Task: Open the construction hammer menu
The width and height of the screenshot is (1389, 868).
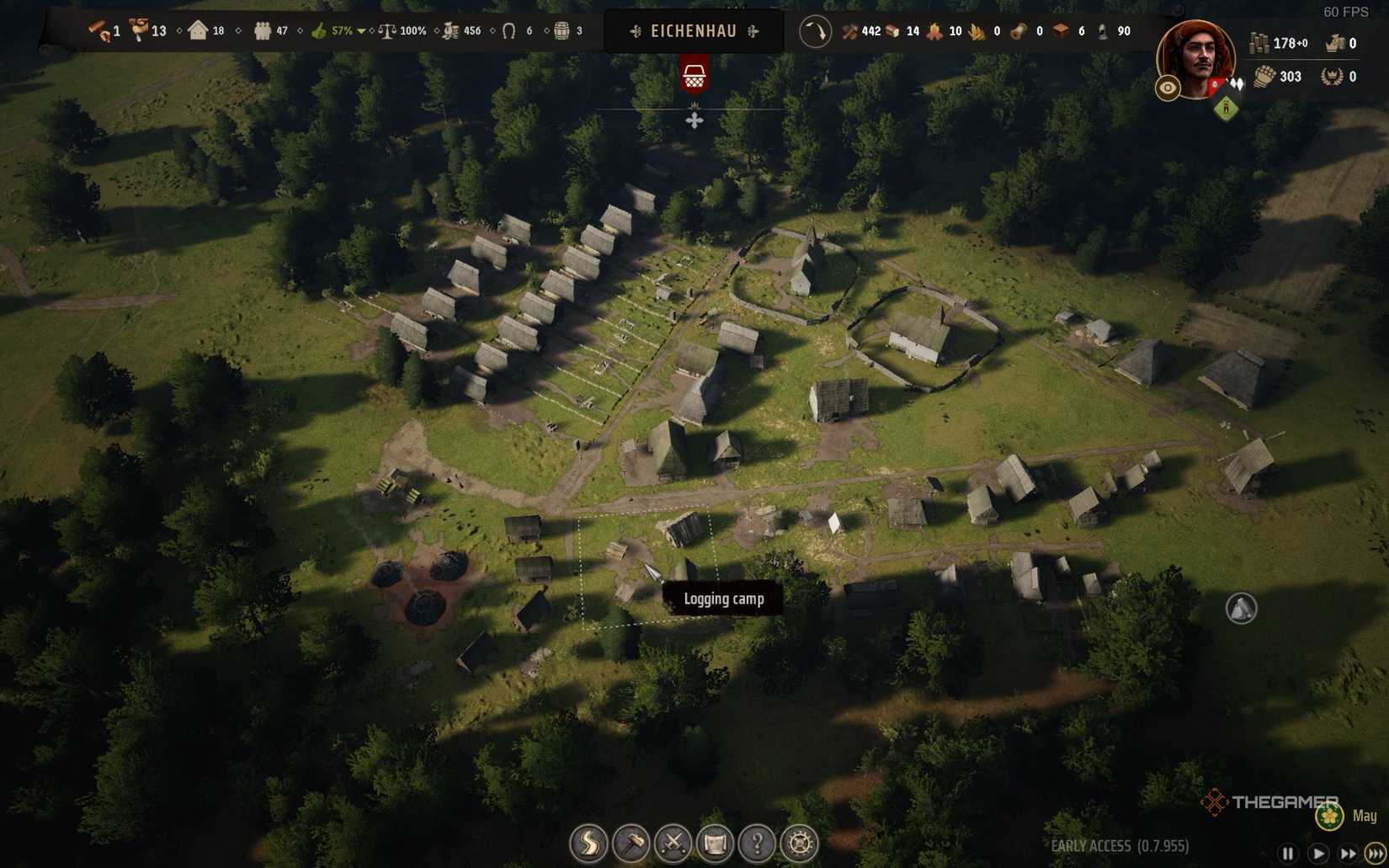Action: [x=632, y=842]
